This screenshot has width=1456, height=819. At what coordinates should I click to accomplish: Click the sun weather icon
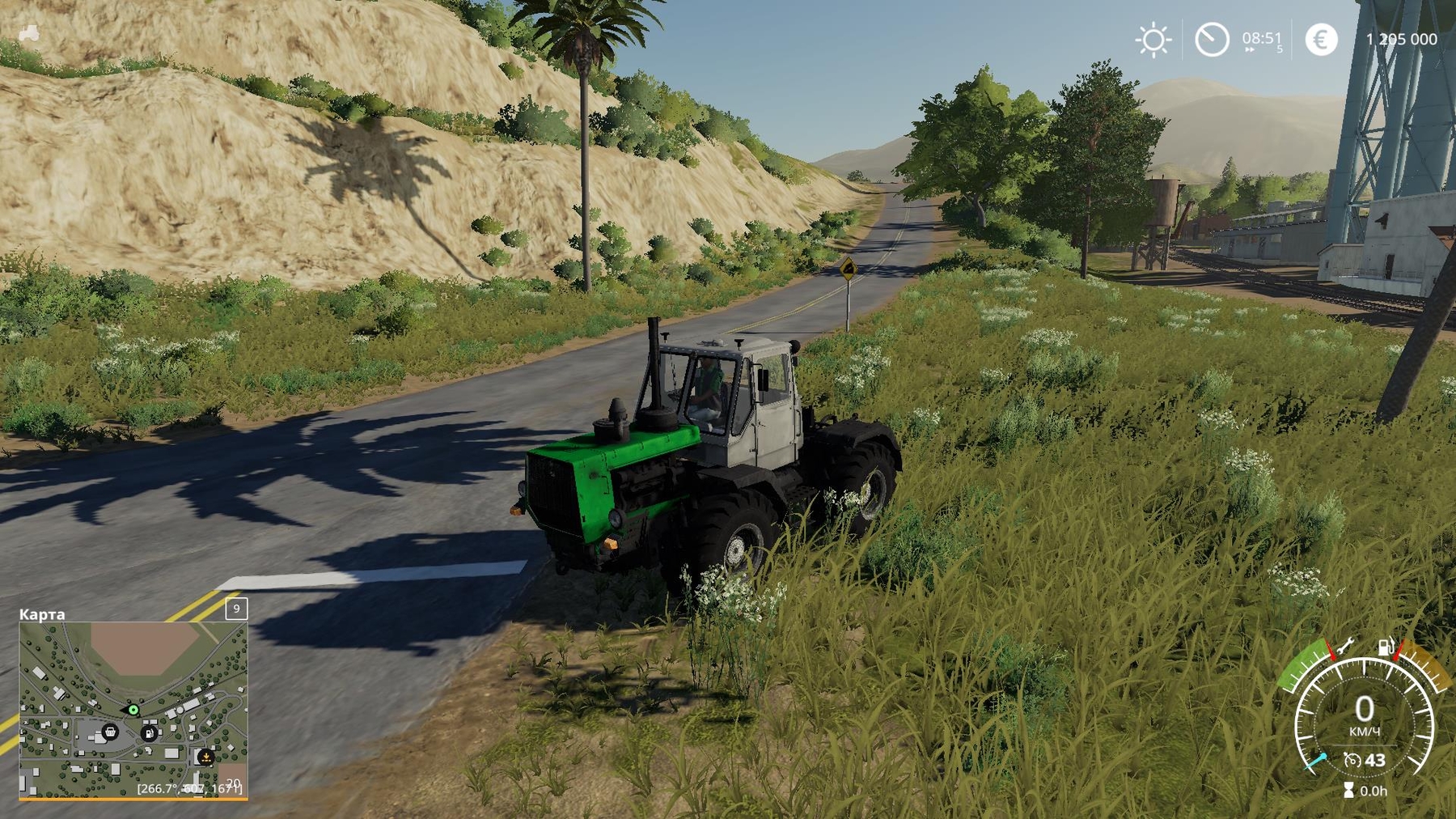[1154, 38]
